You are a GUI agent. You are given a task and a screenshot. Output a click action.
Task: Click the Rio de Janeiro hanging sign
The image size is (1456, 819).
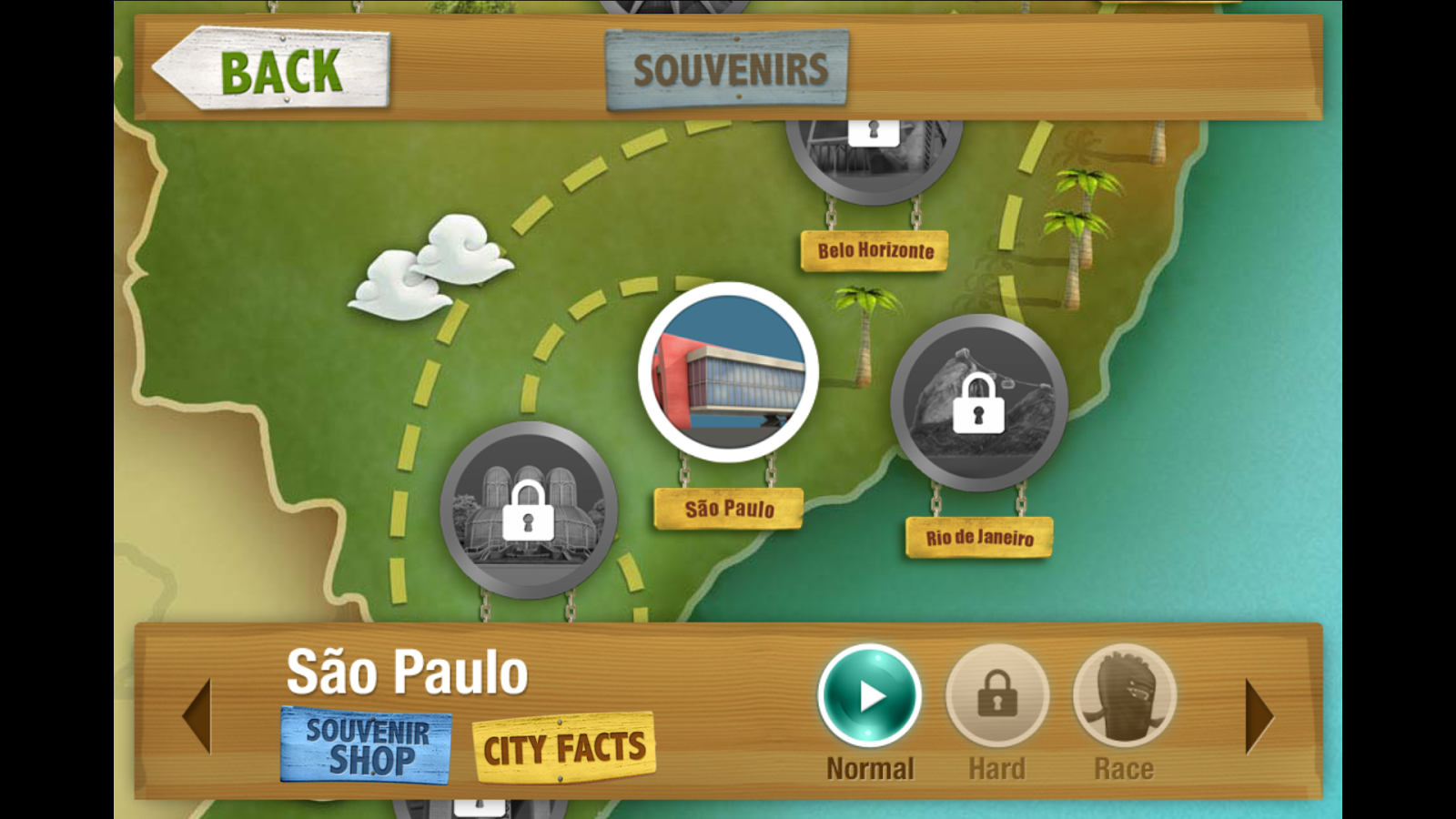pos(979,537)
